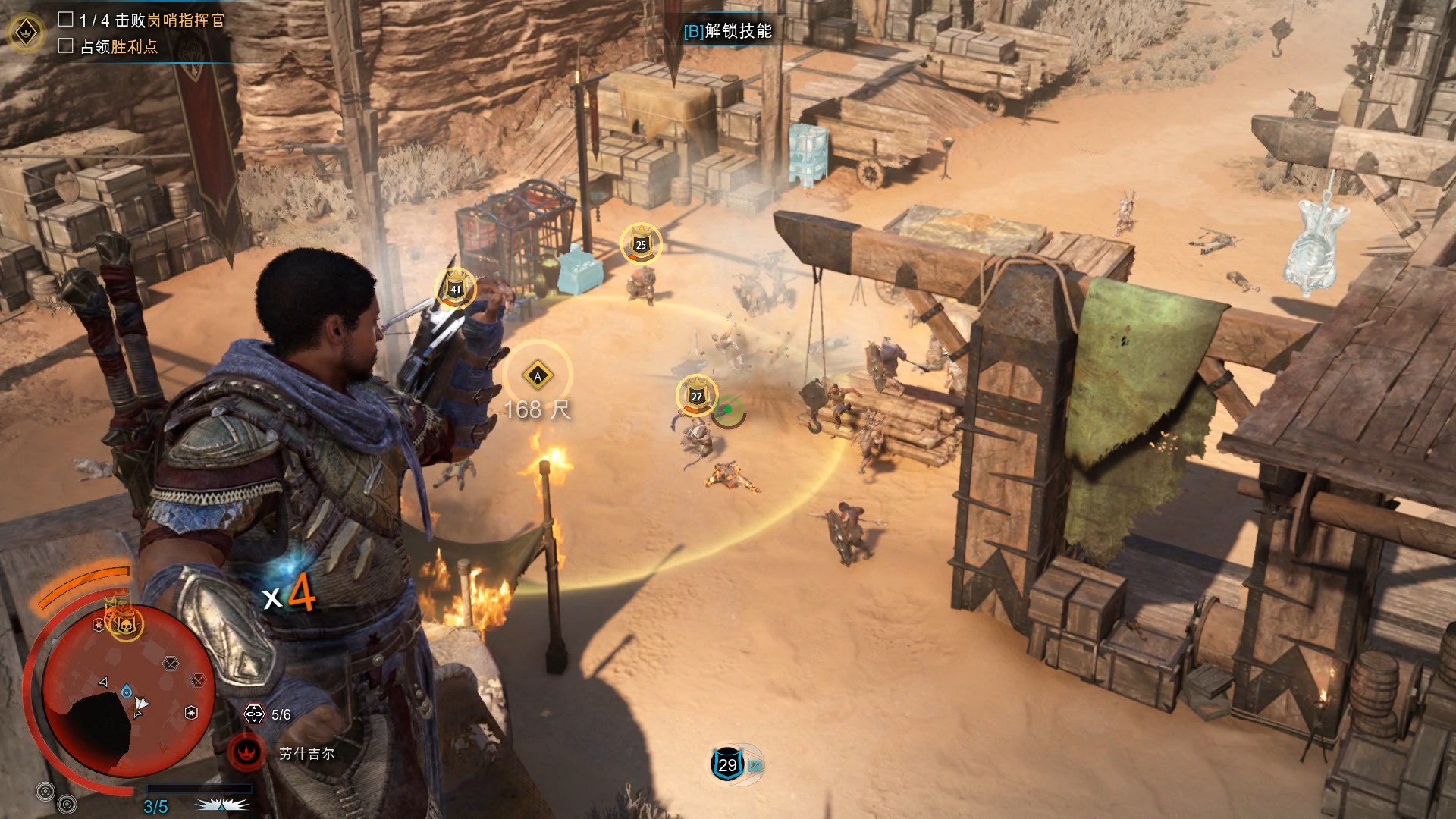This screenshot has width=1456, height=819.
Task: Click the skull captain icon on the minimap
Action: pos(124,624)
